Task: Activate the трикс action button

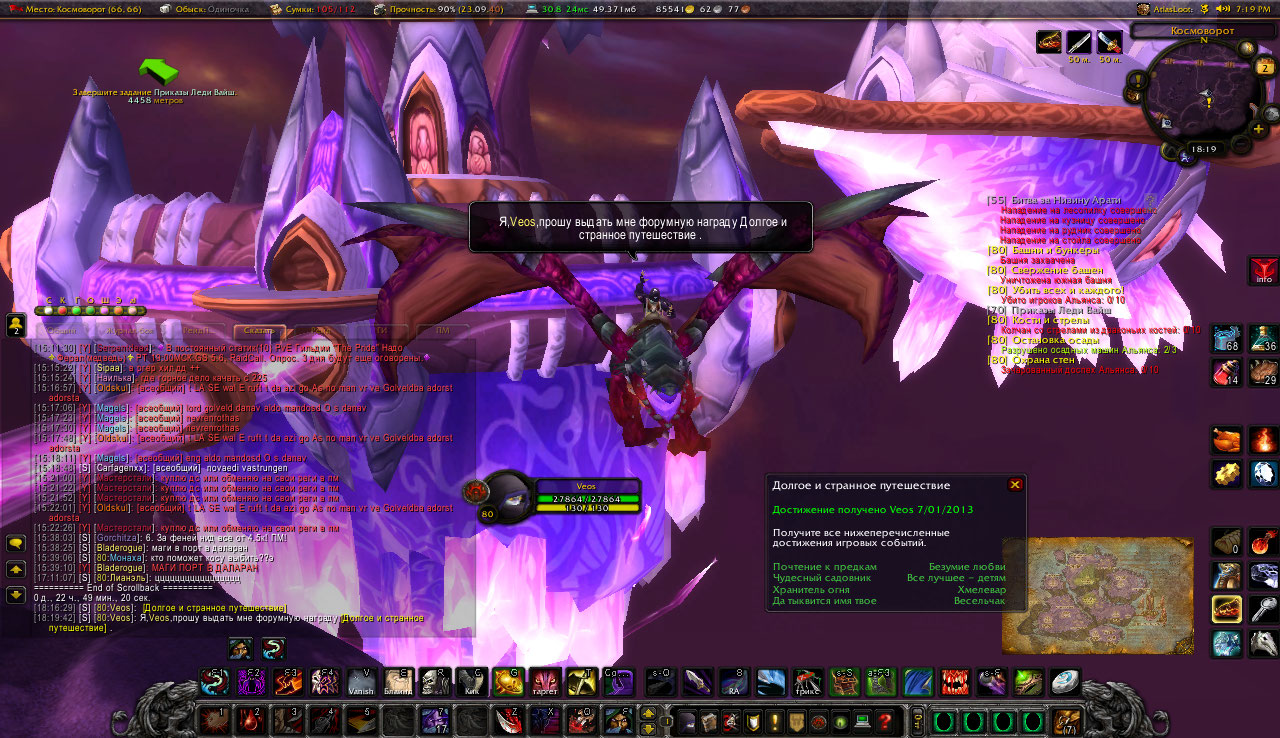Action: [x=808, y=683]
